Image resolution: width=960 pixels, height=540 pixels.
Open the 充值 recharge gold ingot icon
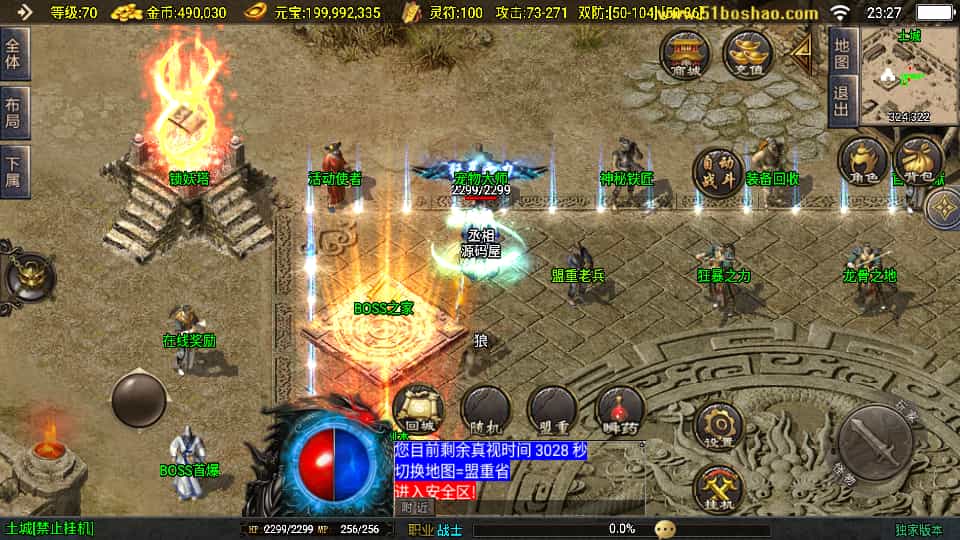pos(747,54)
